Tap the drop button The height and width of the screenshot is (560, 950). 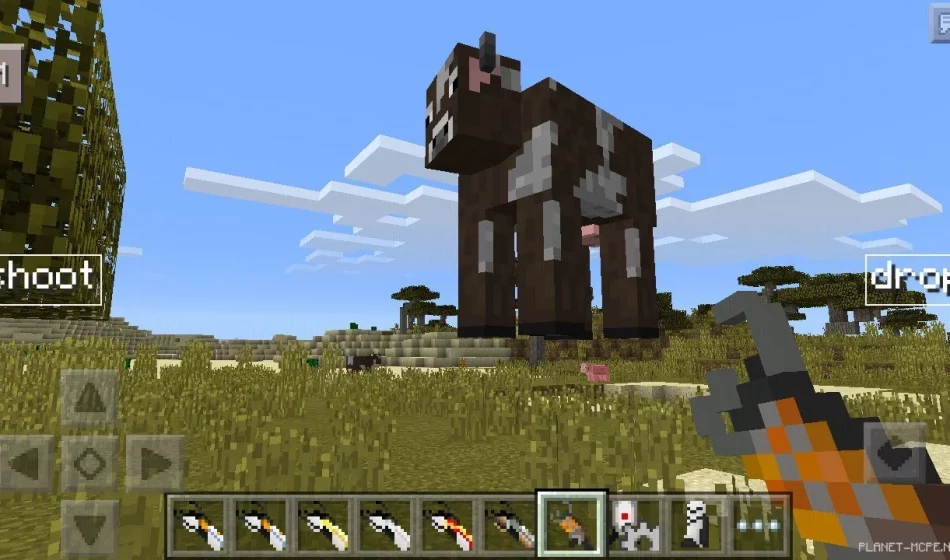(907, 278)
